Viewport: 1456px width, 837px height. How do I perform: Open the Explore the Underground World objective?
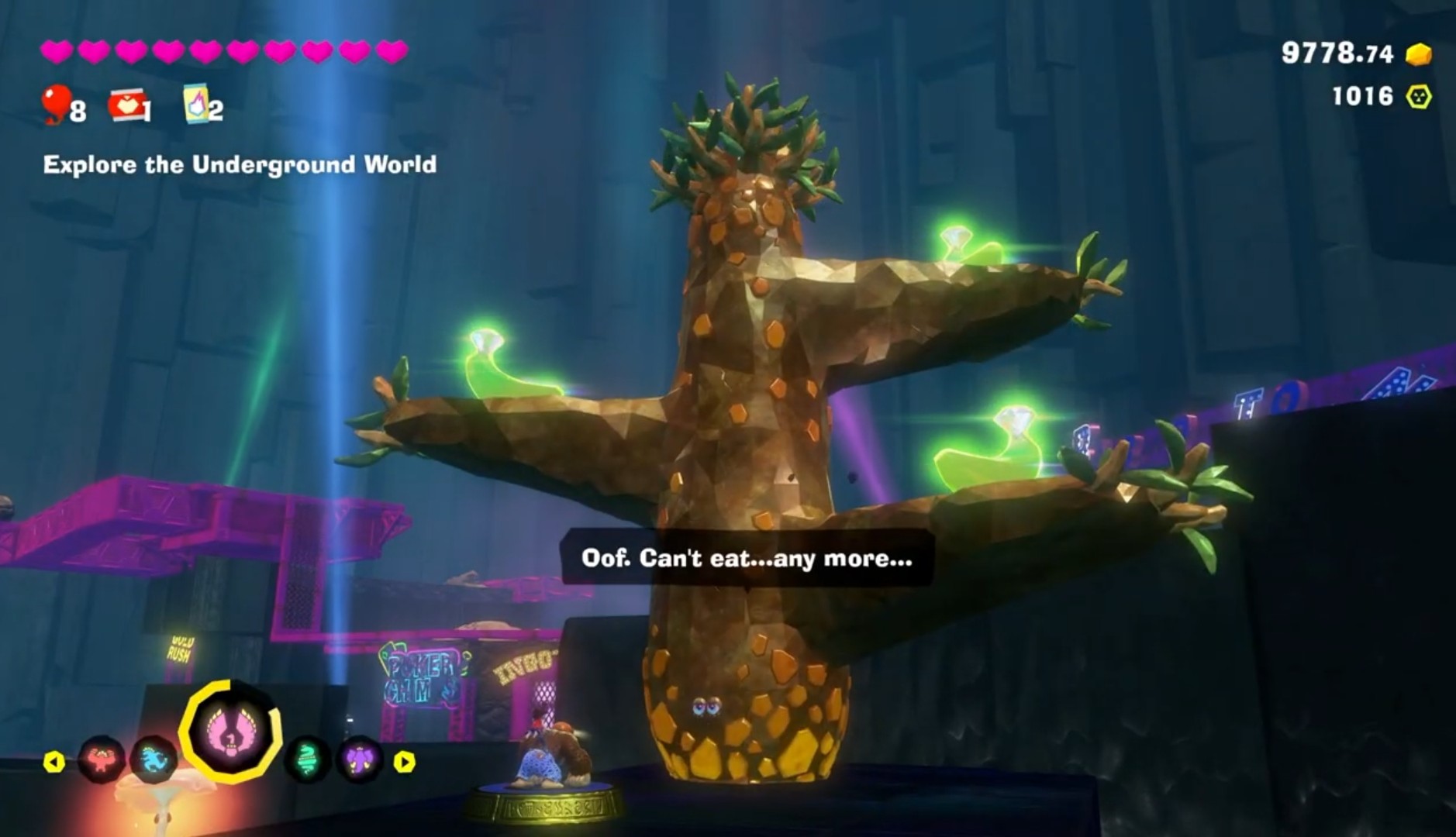tap(240, 164)
